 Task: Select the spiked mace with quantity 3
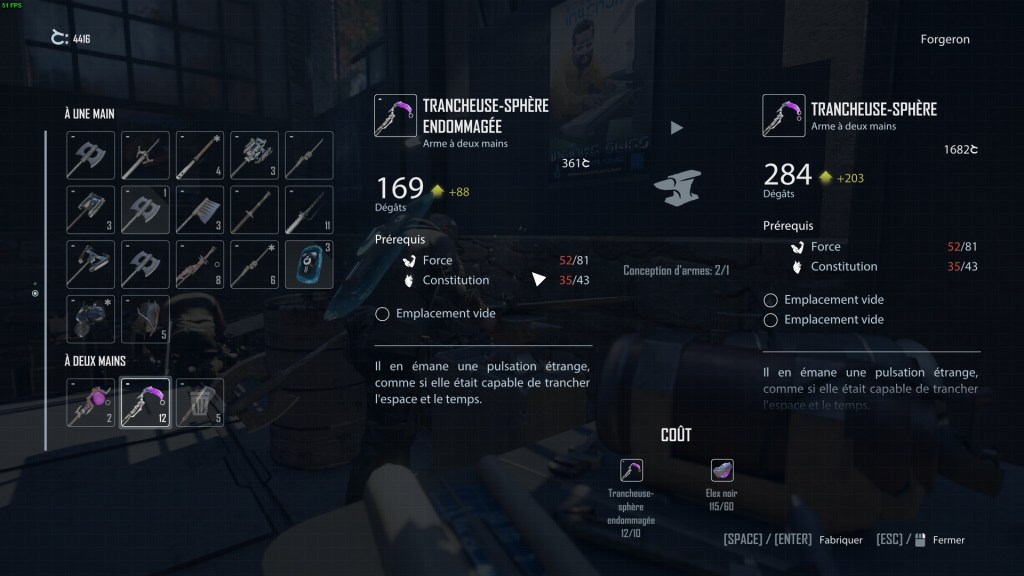(x=254, y=155)
